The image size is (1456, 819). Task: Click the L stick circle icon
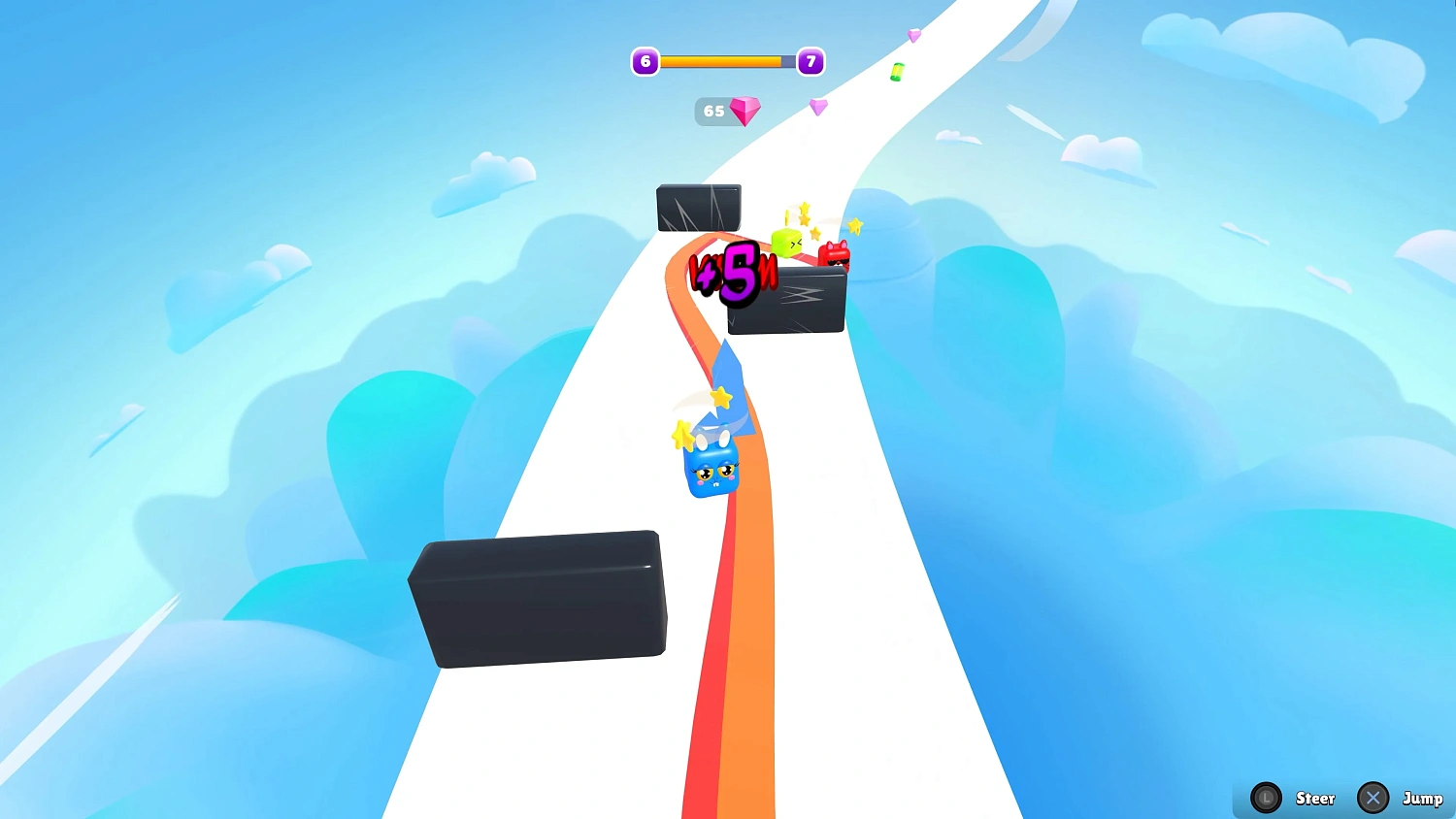point(1266,798)
